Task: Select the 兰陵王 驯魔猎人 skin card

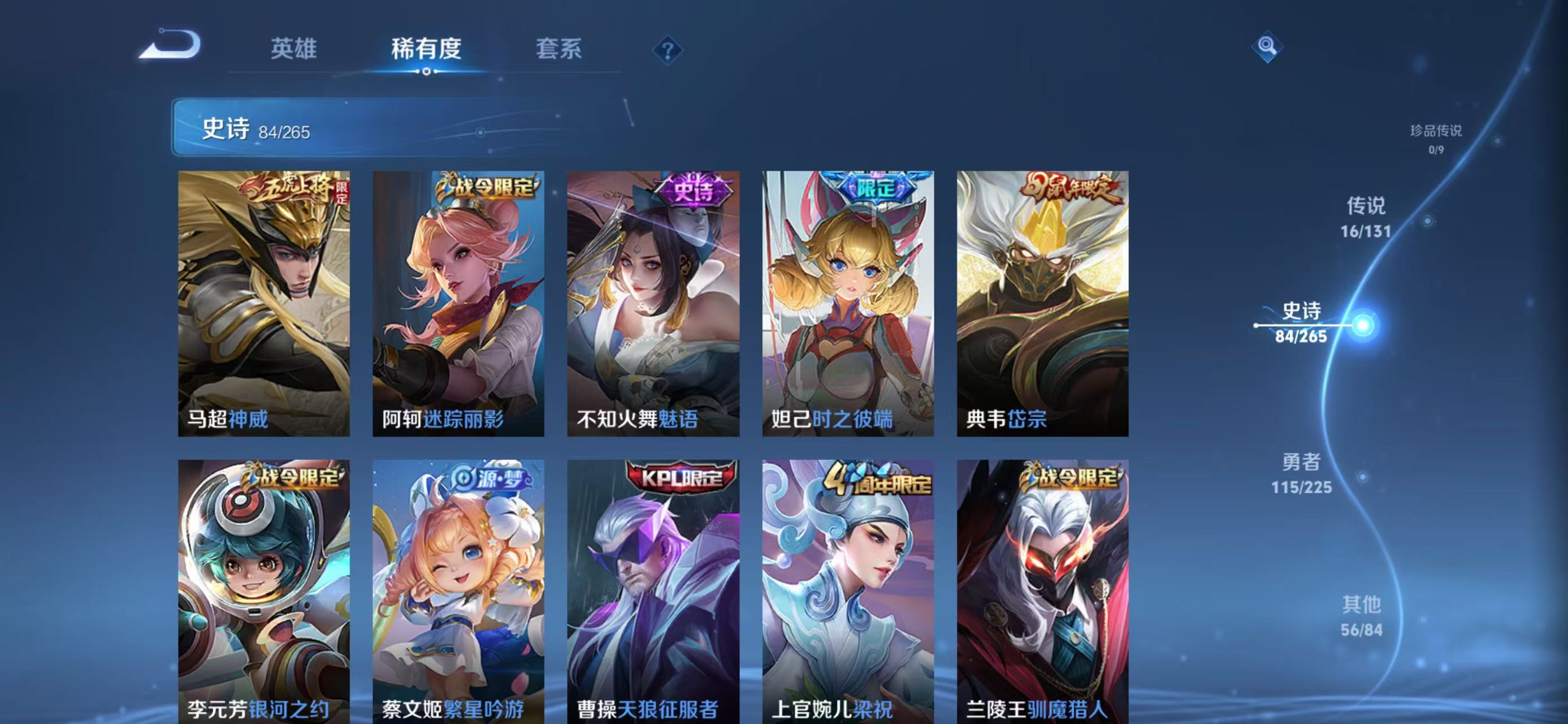Action: point(1042,591)
